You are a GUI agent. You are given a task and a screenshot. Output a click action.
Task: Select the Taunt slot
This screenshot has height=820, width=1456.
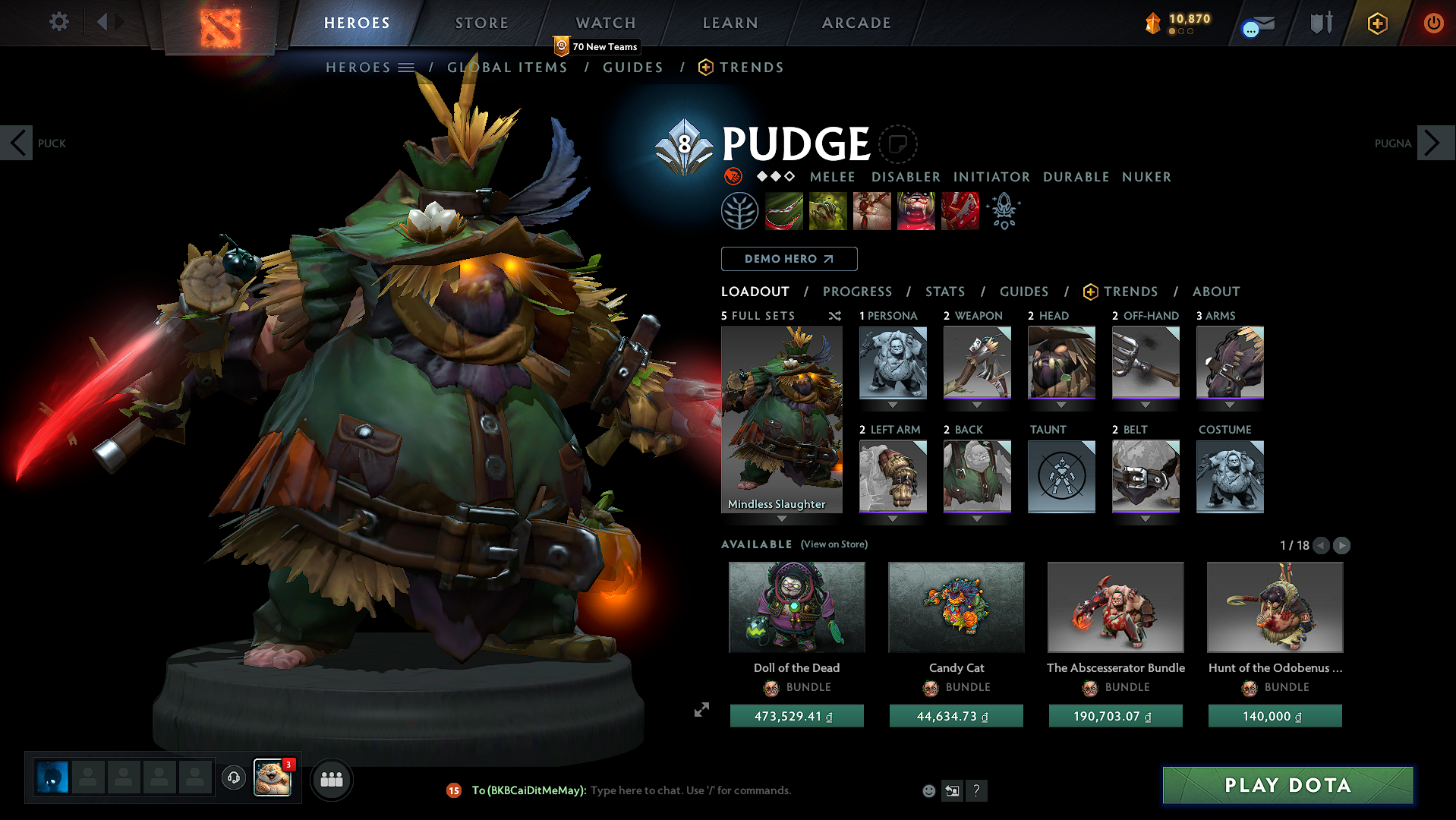1061,477
